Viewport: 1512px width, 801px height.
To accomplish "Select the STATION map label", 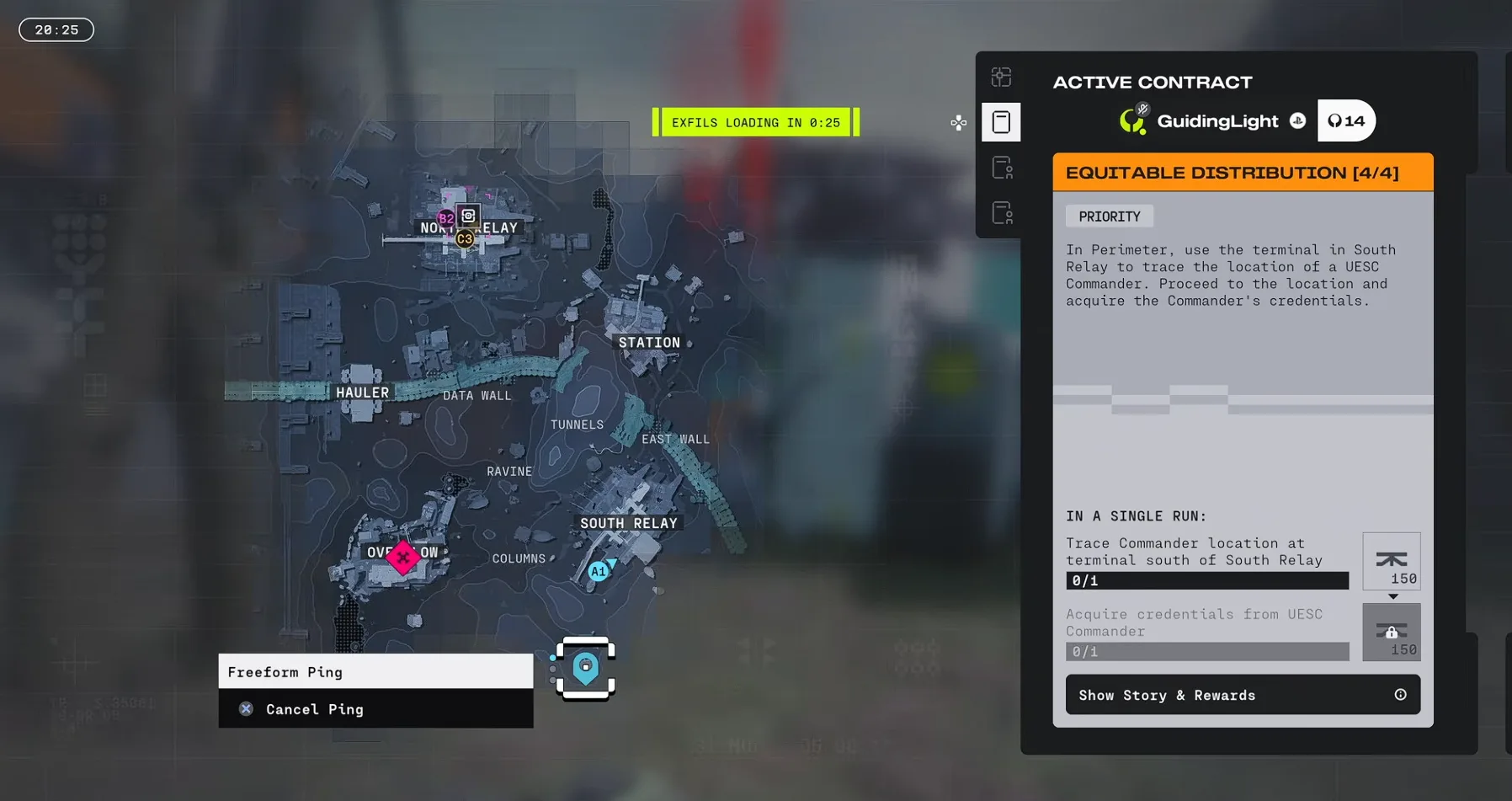I will click(x=649, y=343).
